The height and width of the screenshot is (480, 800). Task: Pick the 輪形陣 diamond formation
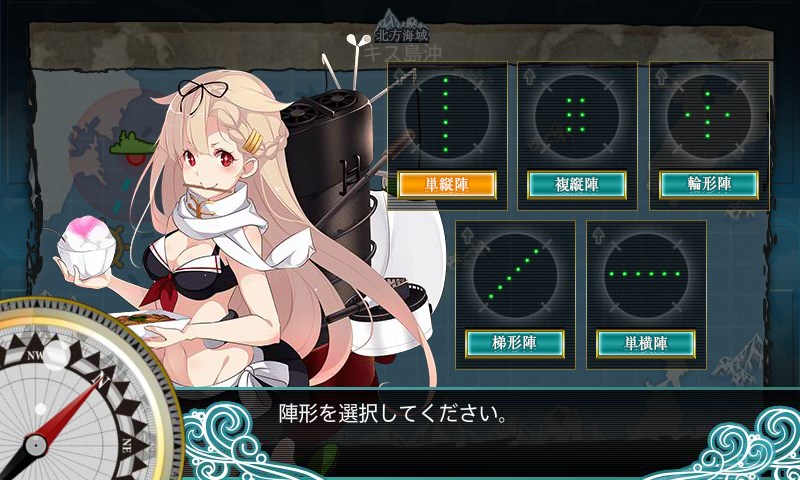click(709, 185)
